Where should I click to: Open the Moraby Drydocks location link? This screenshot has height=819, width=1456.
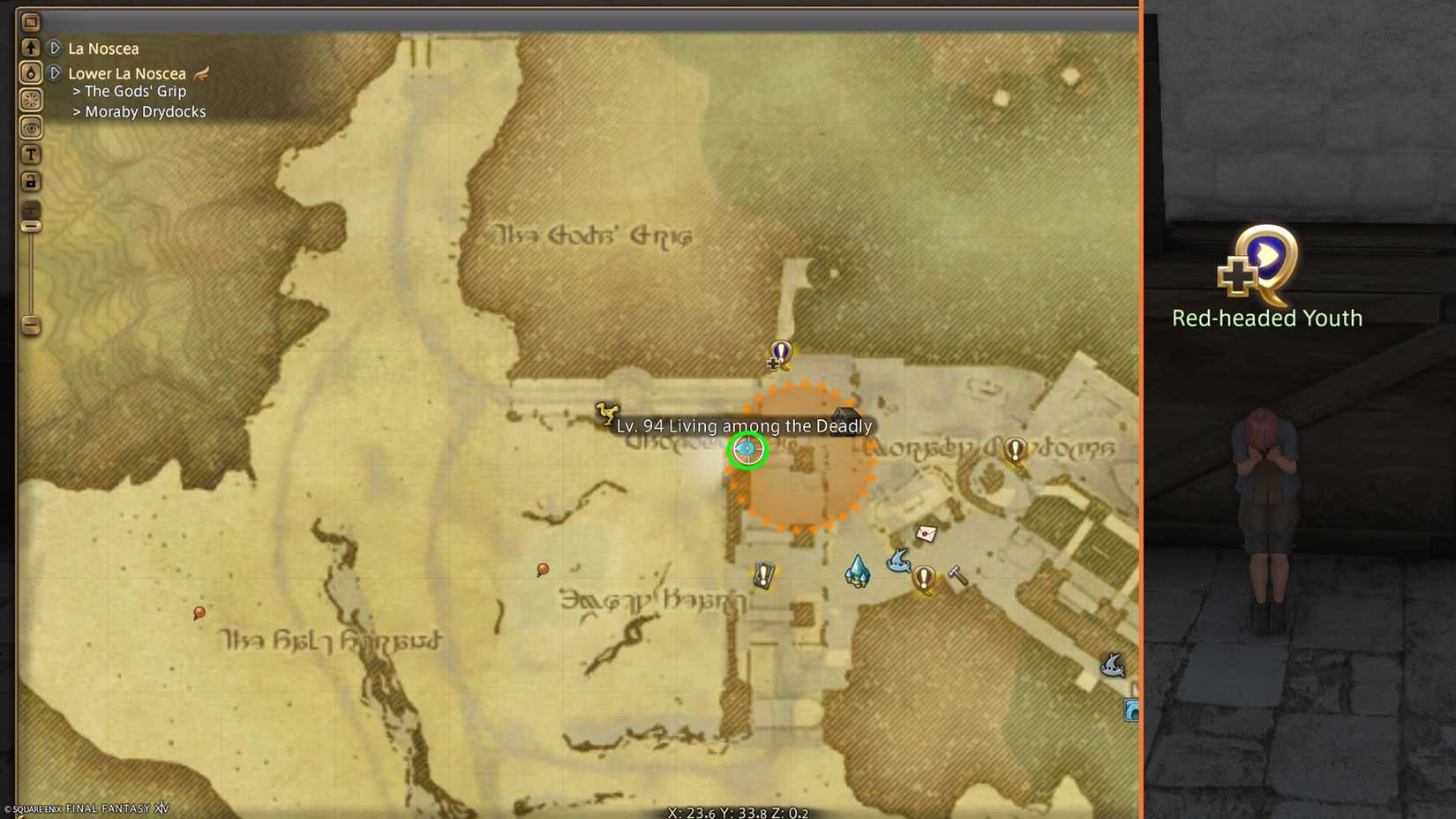click(145, 111)
